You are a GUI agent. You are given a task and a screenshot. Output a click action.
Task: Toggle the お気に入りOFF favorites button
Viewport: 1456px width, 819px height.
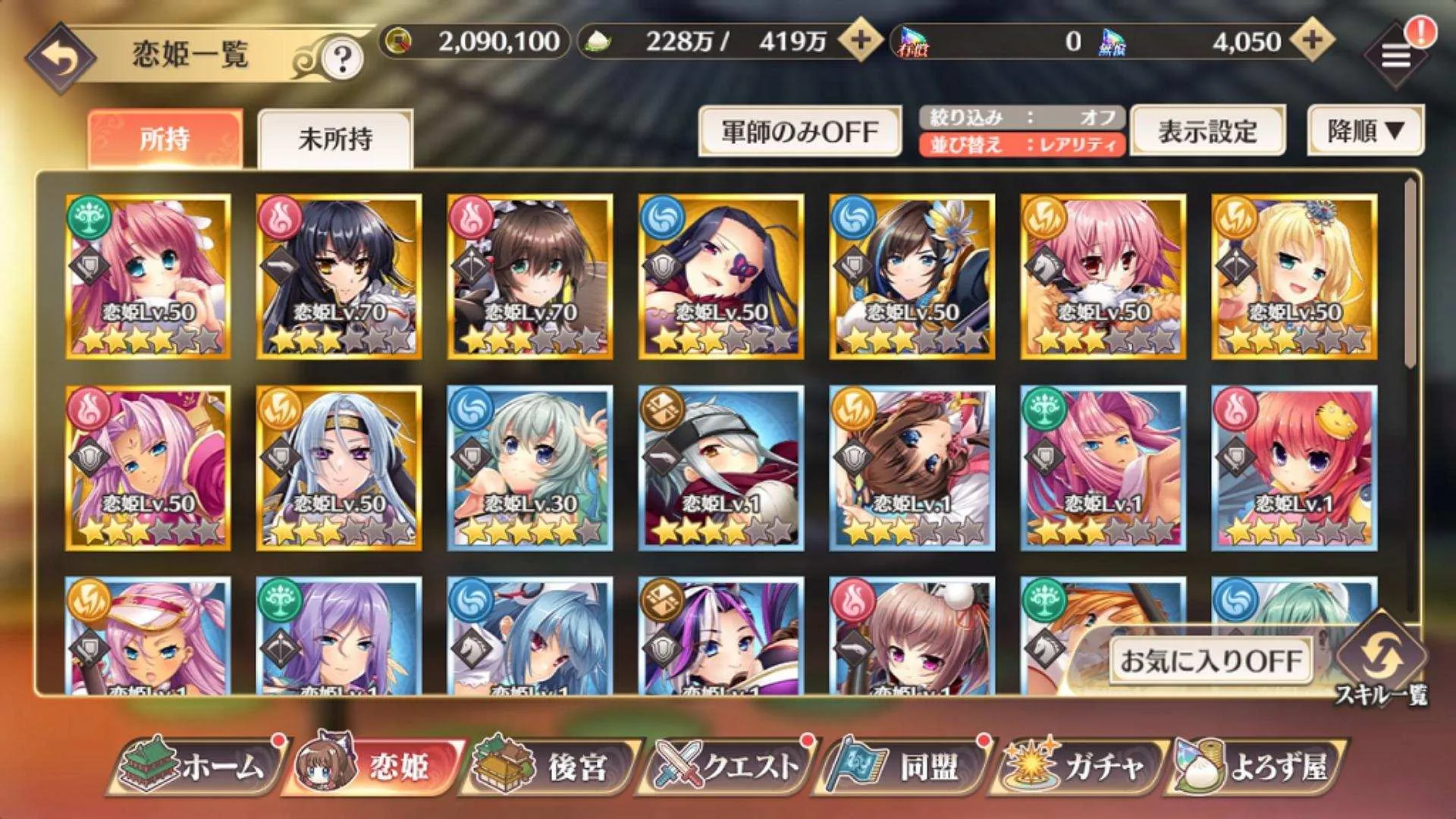point(1210,661)
